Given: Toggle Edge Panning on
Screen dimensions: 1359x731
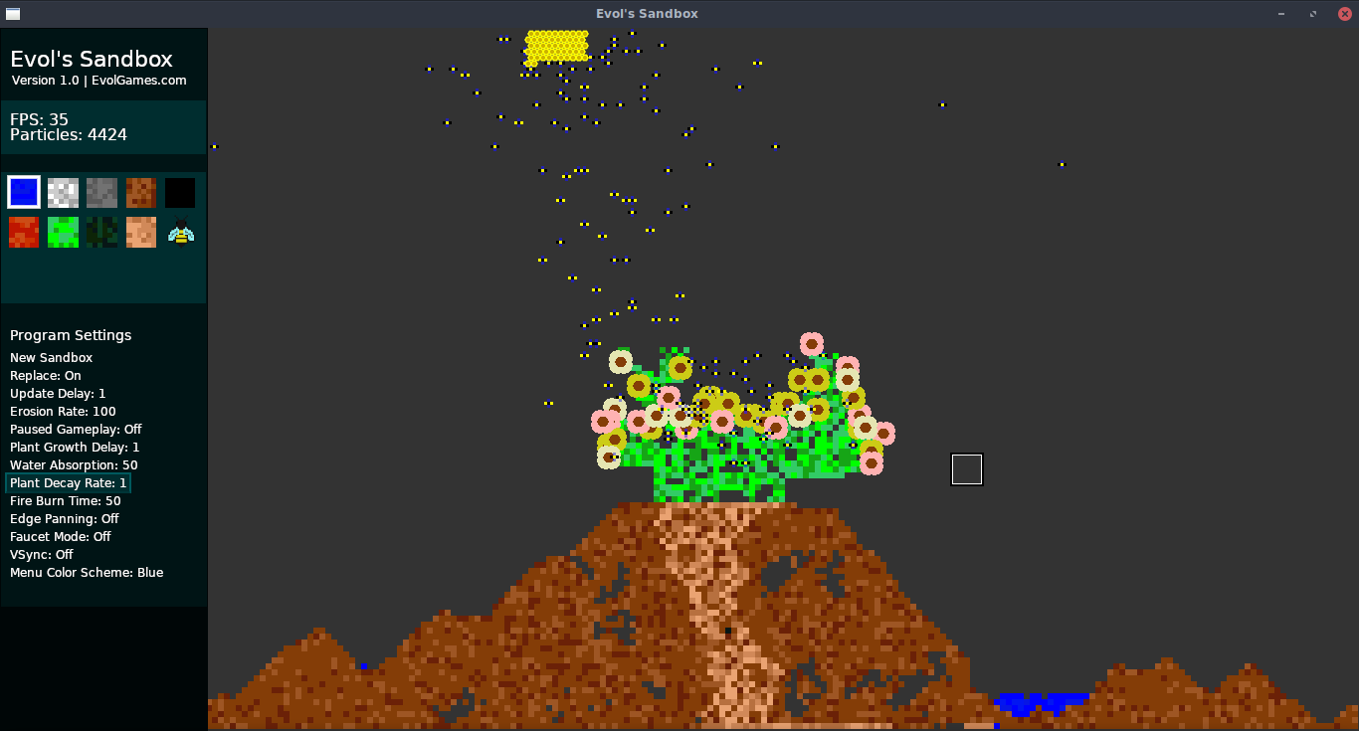Looking at the screenshot, I should click(x=64, y=519).
